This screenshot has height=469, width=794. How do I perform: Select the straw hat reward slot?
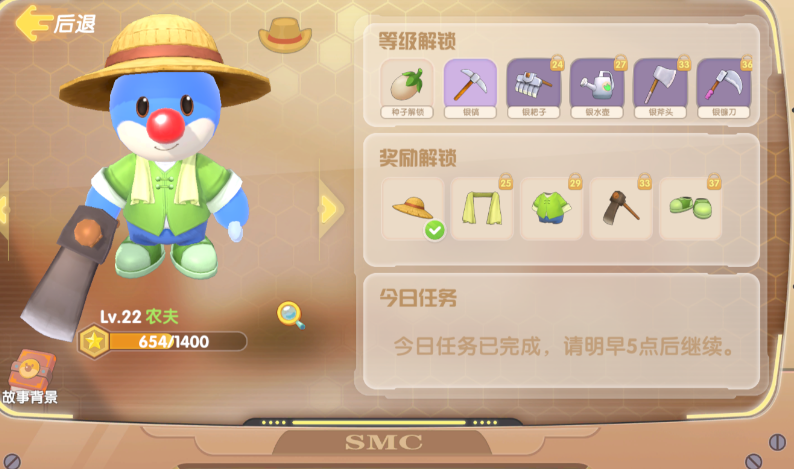(x=412, y=208)
